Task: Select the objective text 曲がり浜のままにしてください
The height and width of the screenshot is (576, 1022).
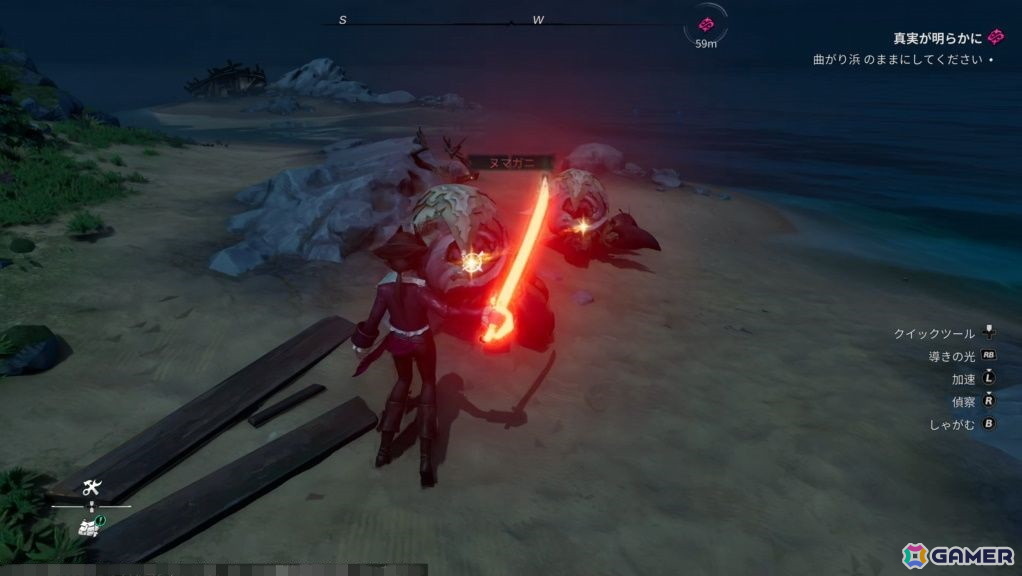Action: [x=898, y=60]
